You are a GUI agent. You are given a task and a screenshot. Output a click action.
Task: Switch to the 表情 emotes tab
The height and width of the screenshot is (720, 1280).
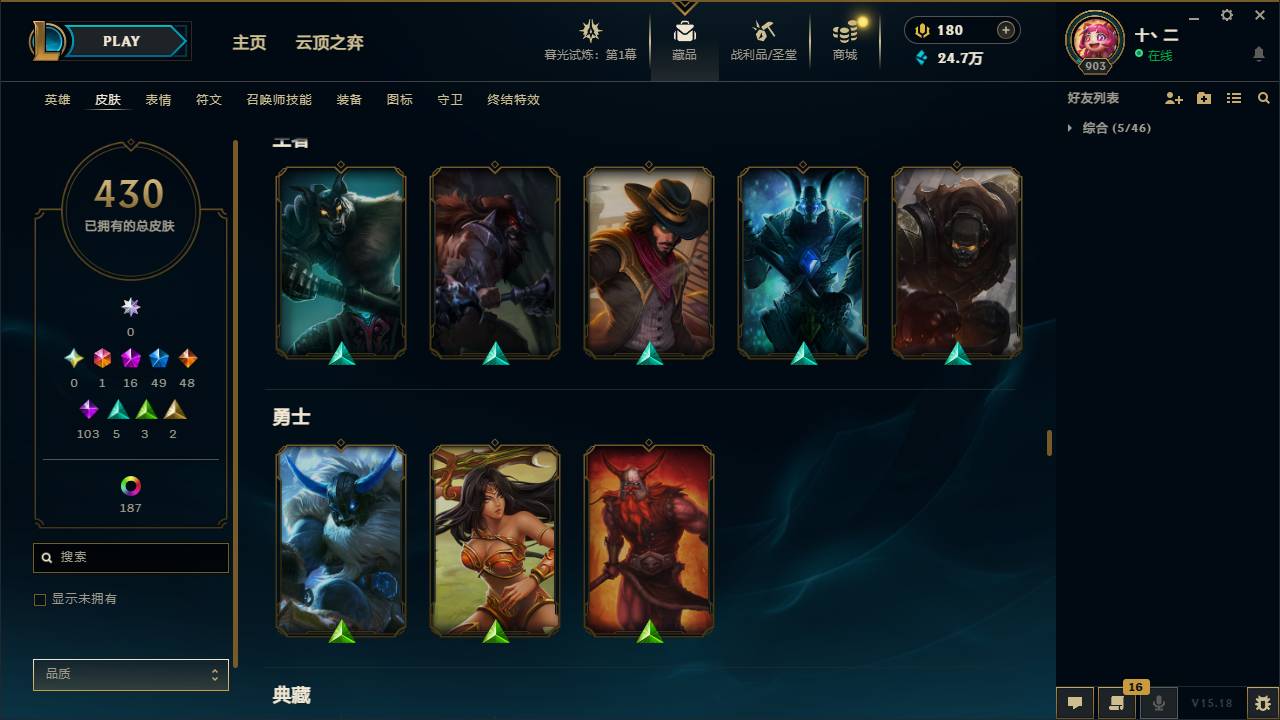coord(158,100)
